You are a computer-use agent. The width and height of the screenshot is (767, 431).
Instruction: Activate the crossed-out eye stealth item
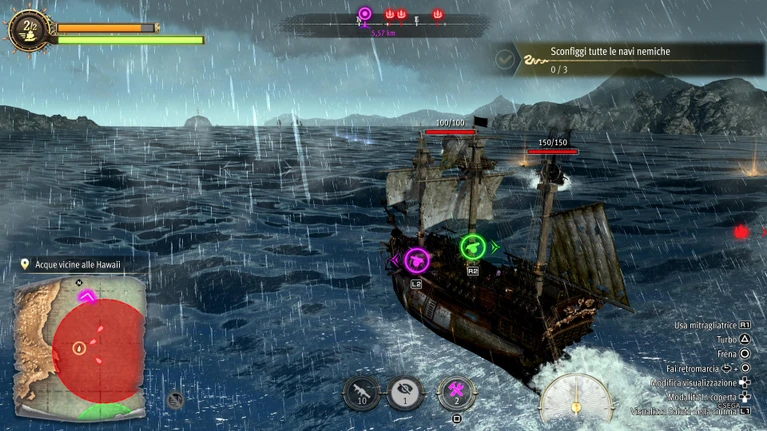405,391
